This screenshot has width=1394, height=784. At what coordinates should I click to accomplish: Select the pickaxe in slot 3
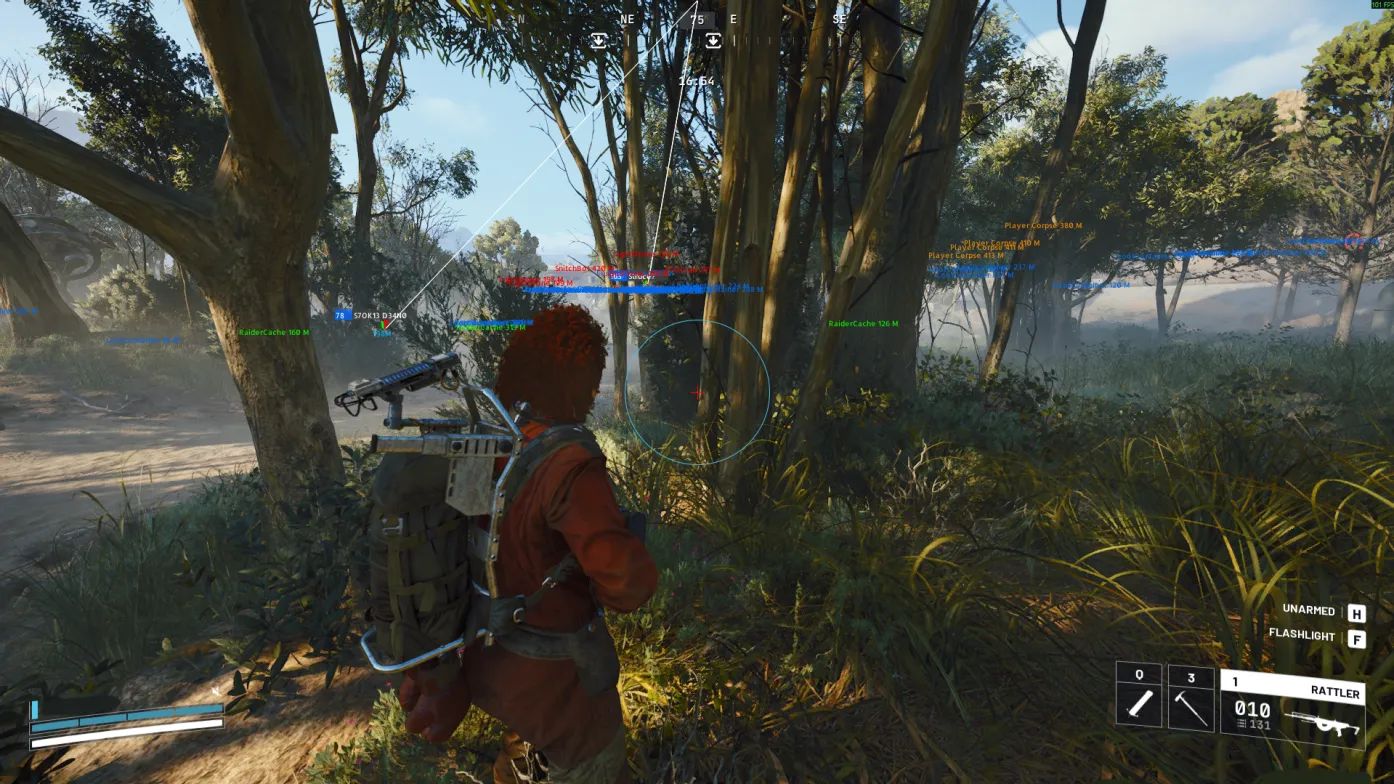(x=1192, y=700)
